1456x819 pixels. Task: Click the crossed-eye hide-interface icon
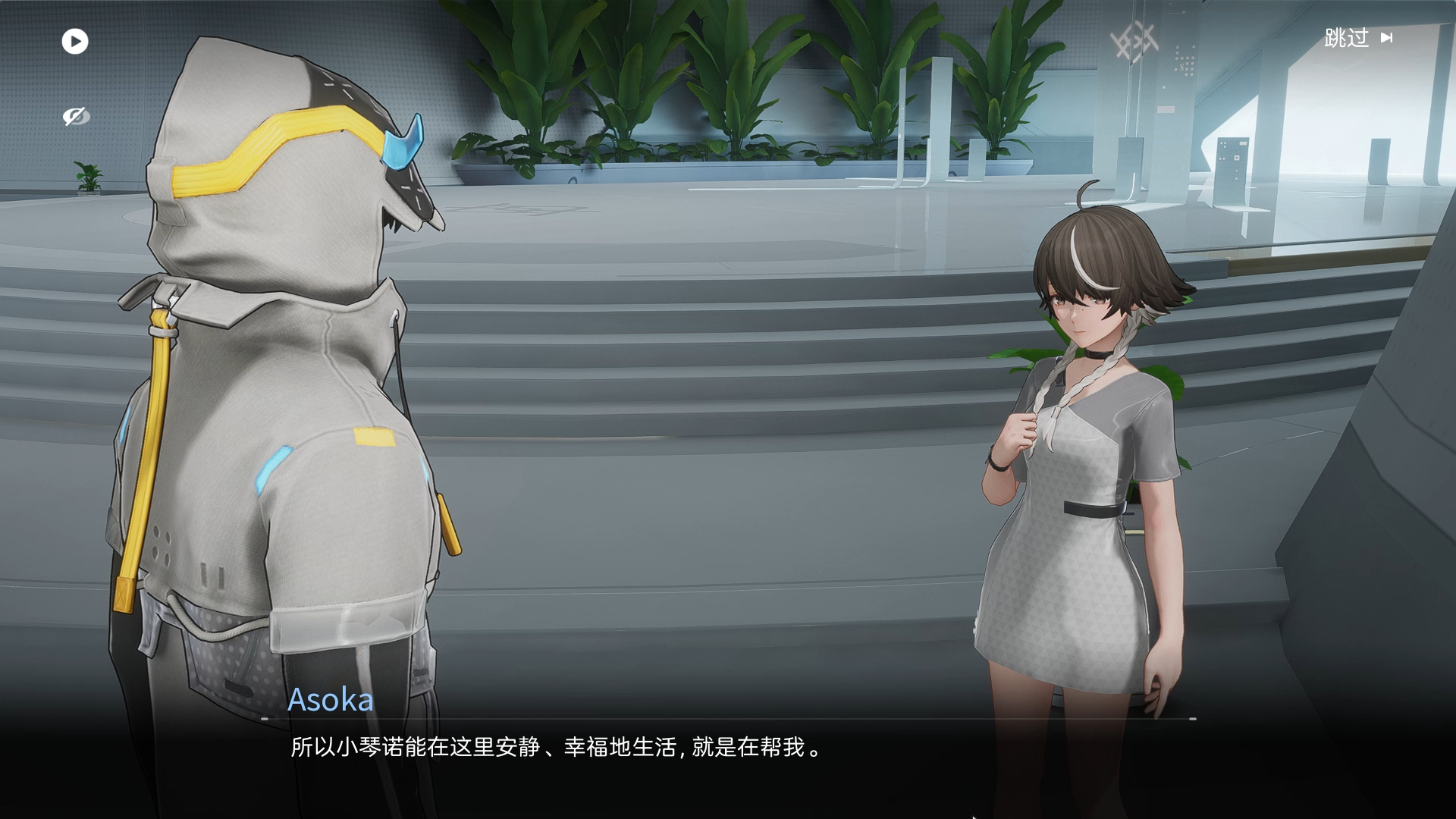[75, 116]
